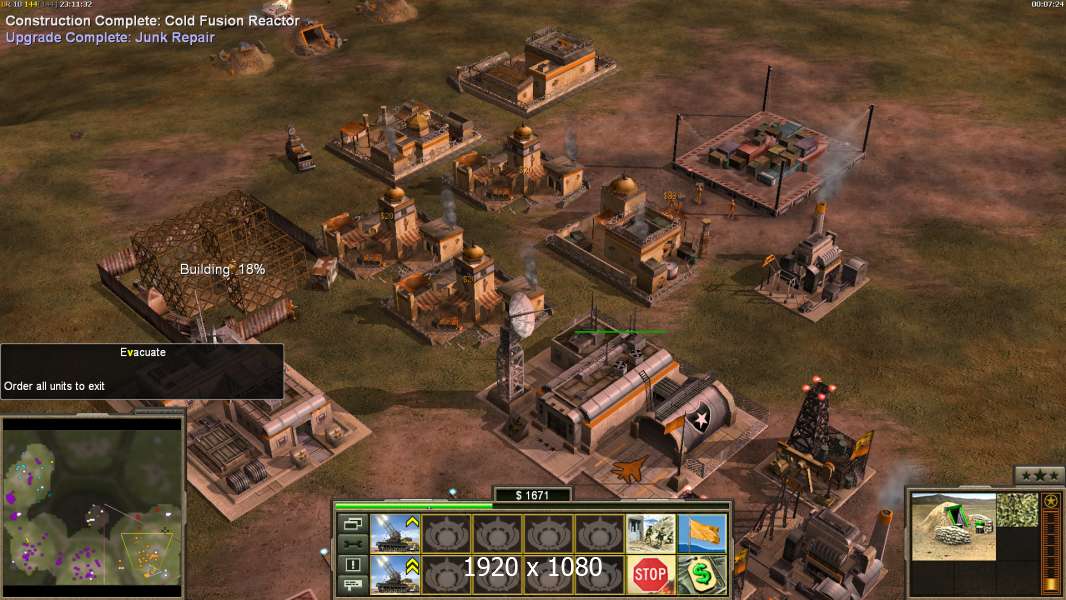The width and height of the screenshot is (1066, 600).
Task: Select the tank icon with single chevron
Action: pos(395,533)
